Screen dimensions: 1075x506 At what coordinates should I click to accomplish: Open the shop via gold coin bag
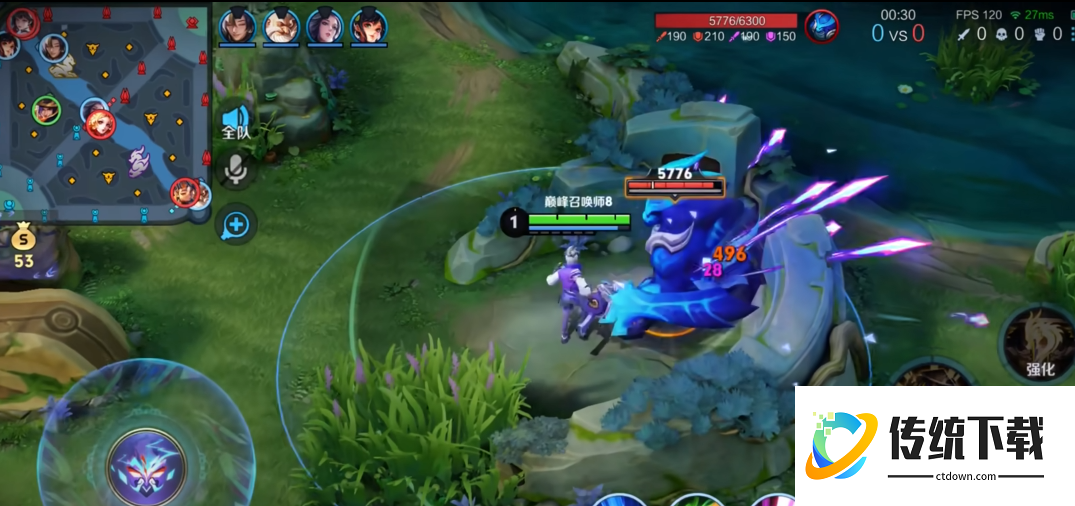click(23, 243)
